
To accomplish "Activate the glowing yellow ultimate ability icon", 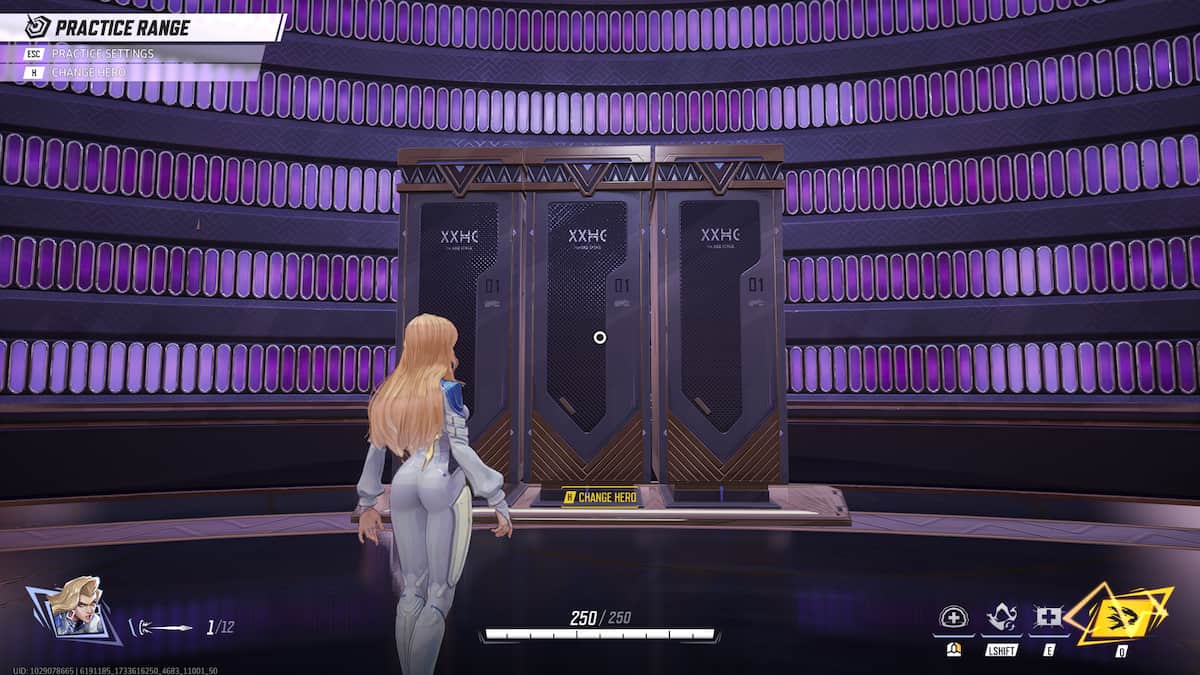I will [x=1120, y=614].
